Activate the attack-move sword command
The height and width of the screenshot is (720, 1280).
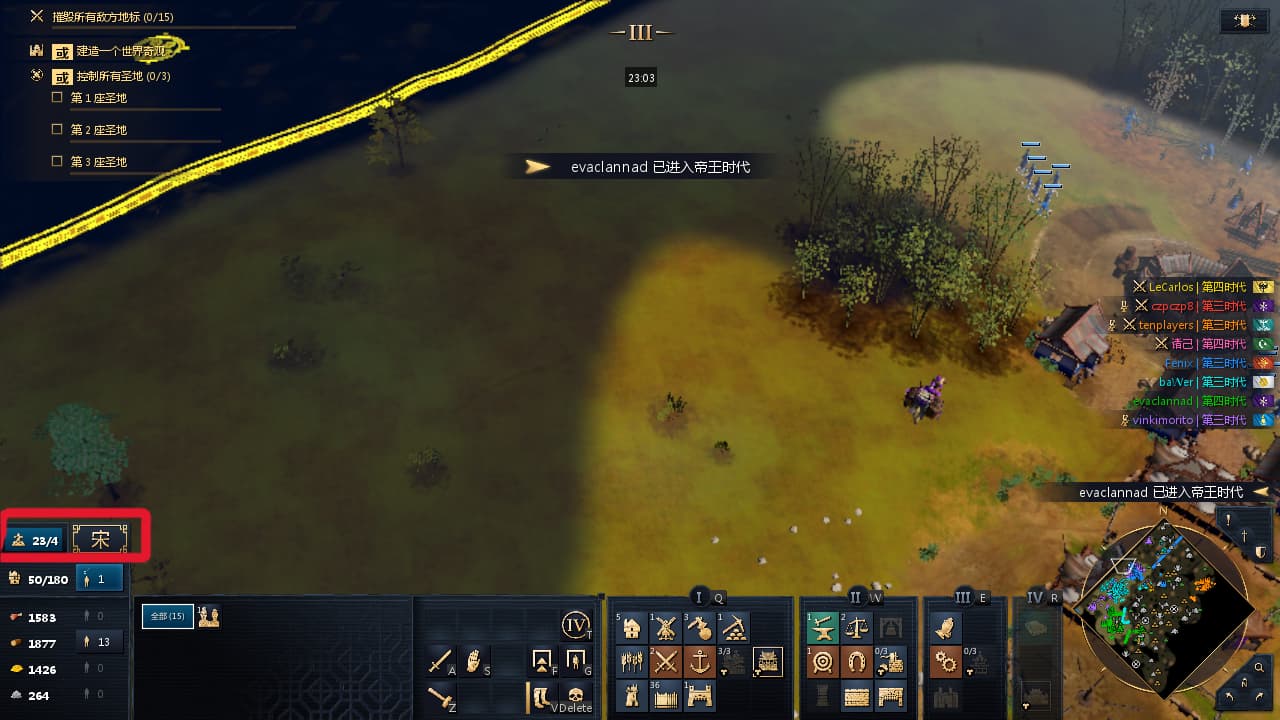[441, 661]
